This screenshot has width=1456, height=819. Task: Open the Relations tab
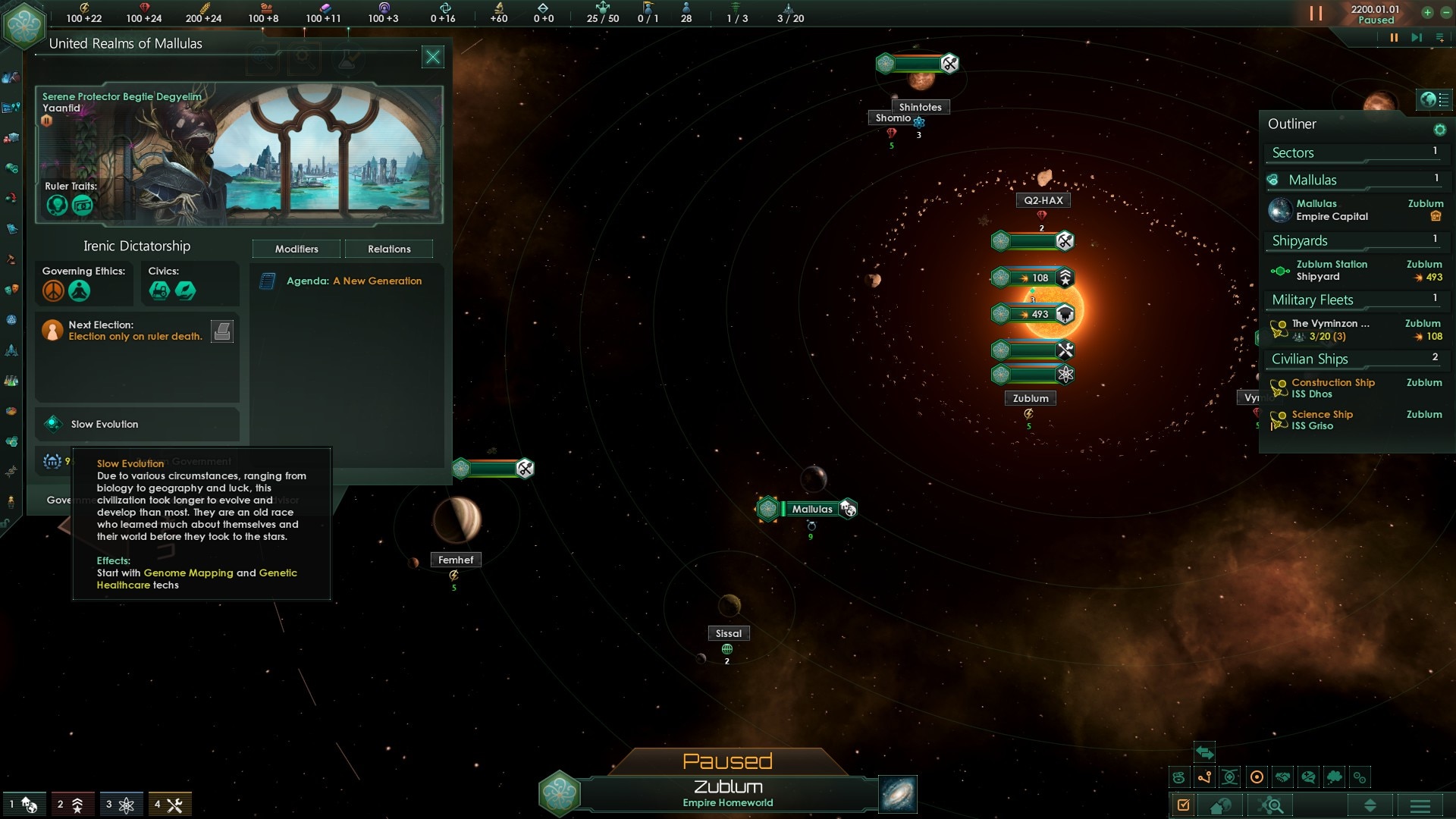[389, 249]
